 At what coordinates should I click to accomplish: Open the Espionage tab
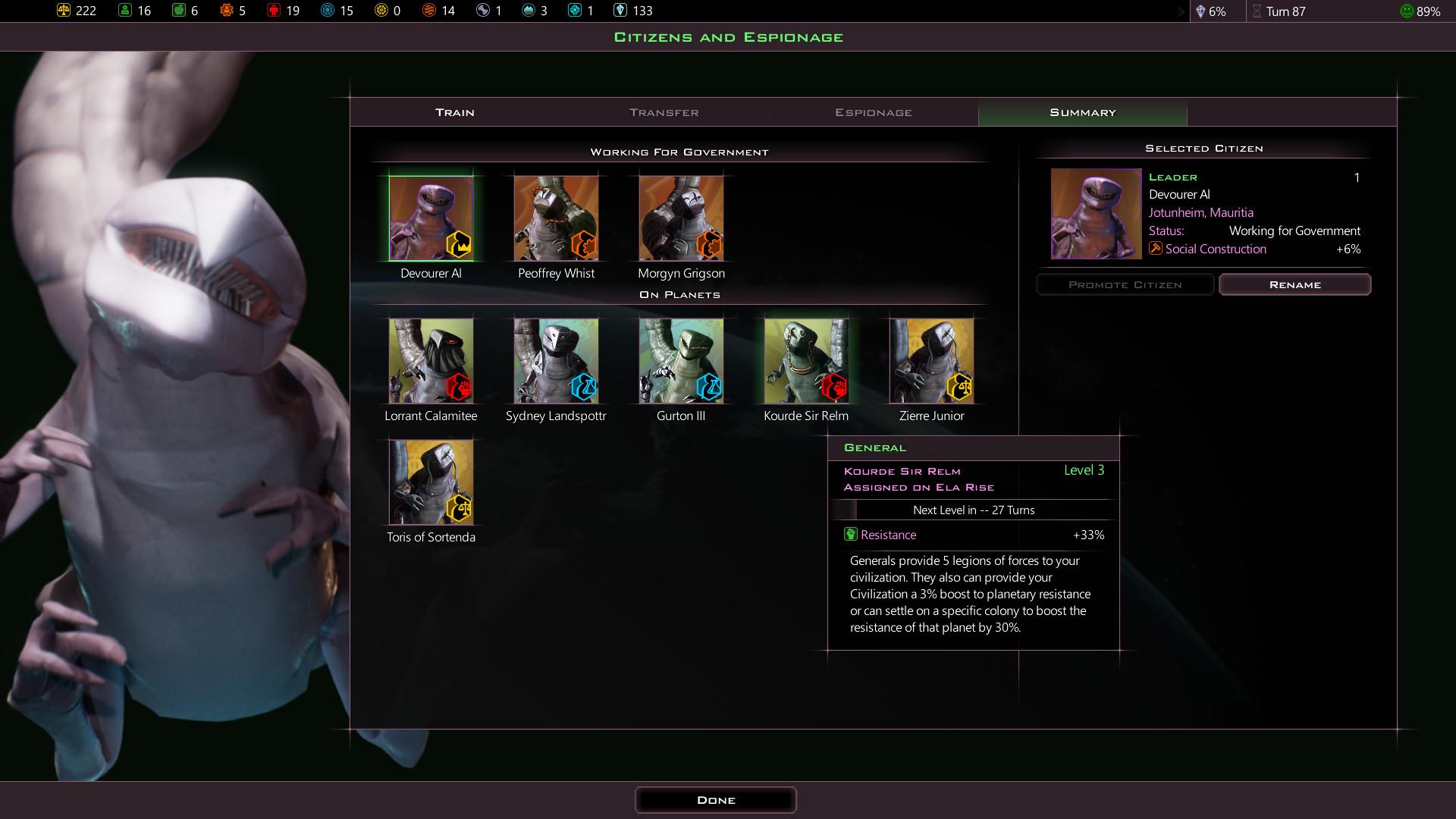pyautogui.click(x=874, y=111)
